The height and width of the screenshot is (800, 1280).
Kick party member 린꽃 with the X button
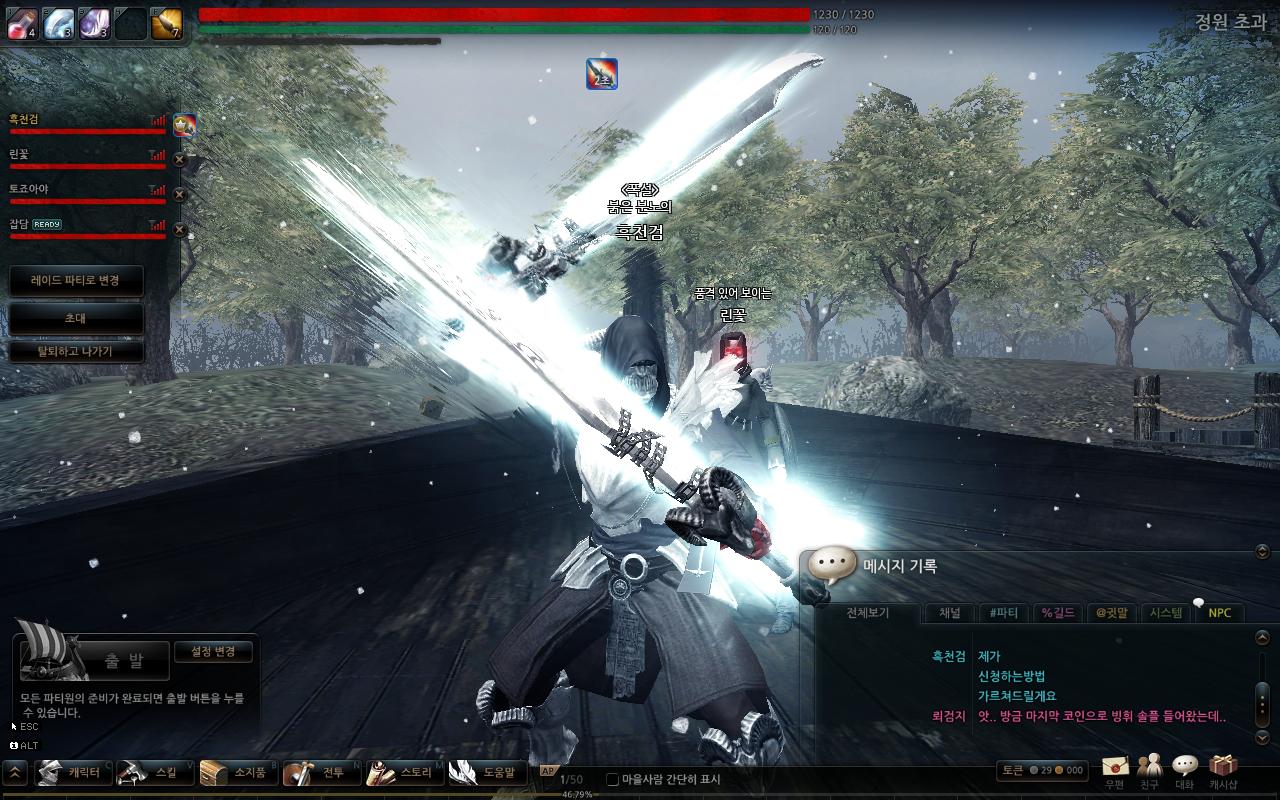(180, 159)
